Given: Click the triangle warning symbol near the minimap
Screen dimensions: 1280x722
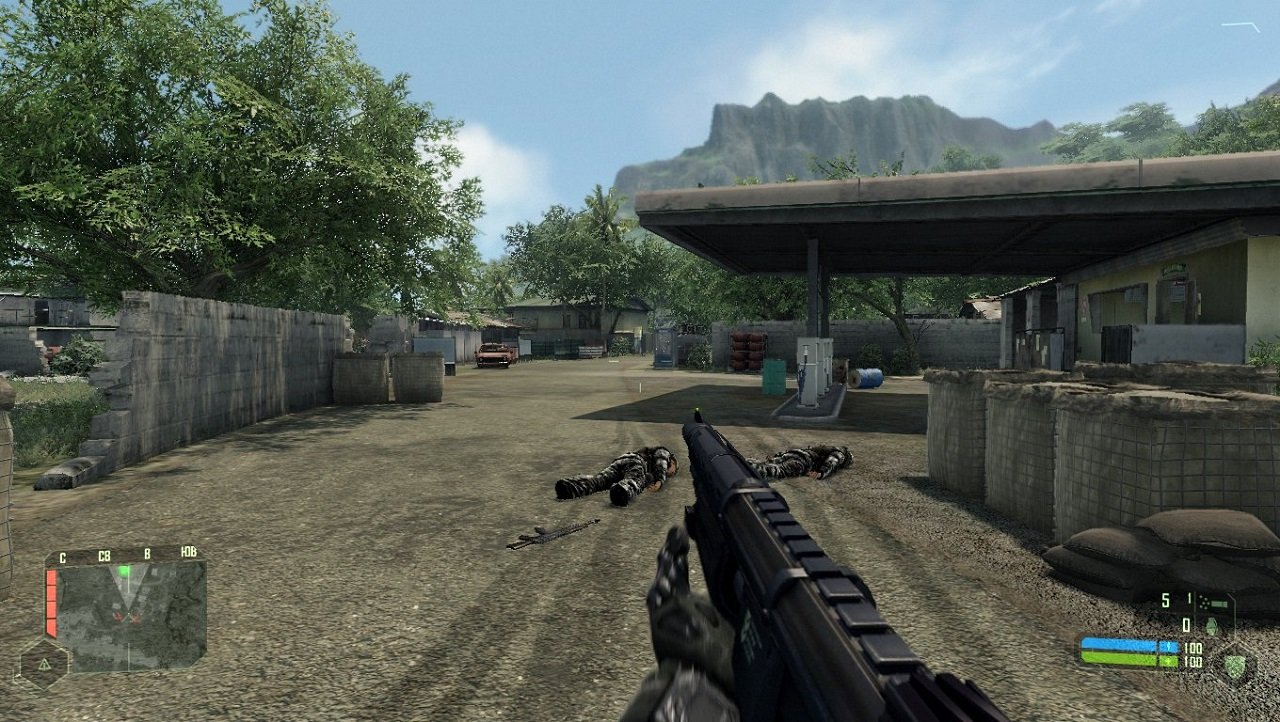Looking at the screenshot, I should pyautogui.click(x=43, y=664).
